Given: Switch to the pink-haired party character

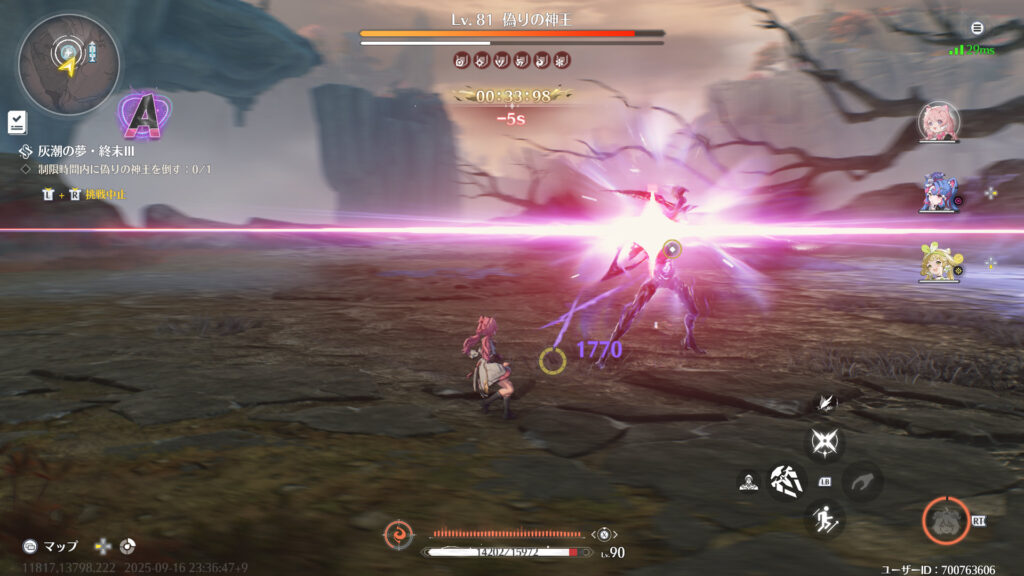Looking at the screenshot, I should click(938, 122).
